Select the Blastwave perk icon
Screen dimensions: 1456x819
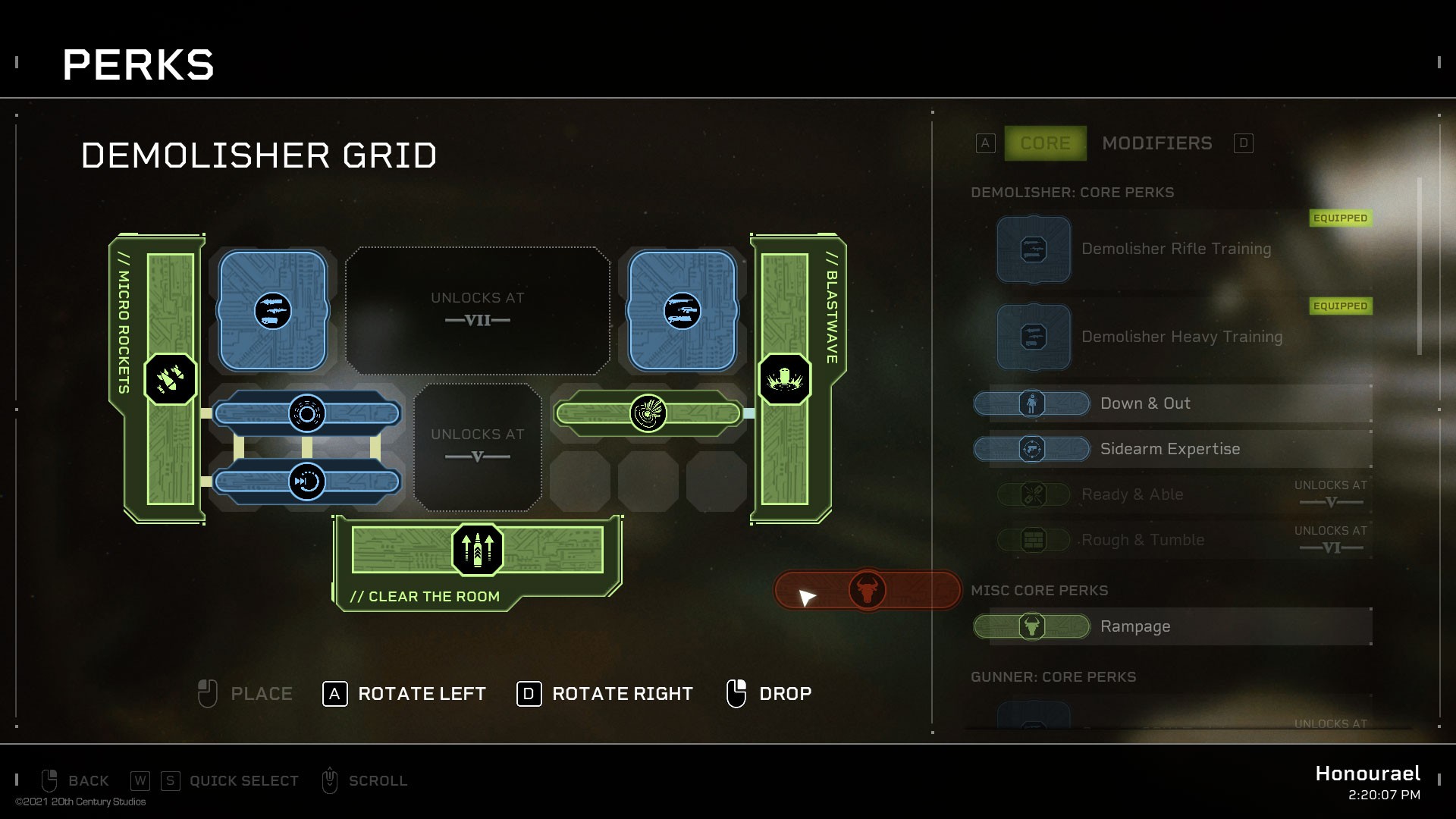point(786,379)
